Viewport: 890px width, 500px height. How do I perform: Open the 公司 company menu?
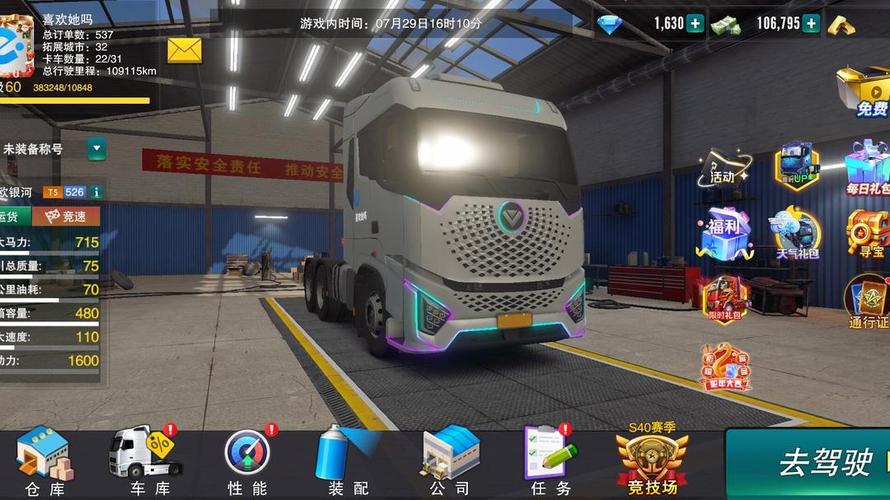click(449, 462)
